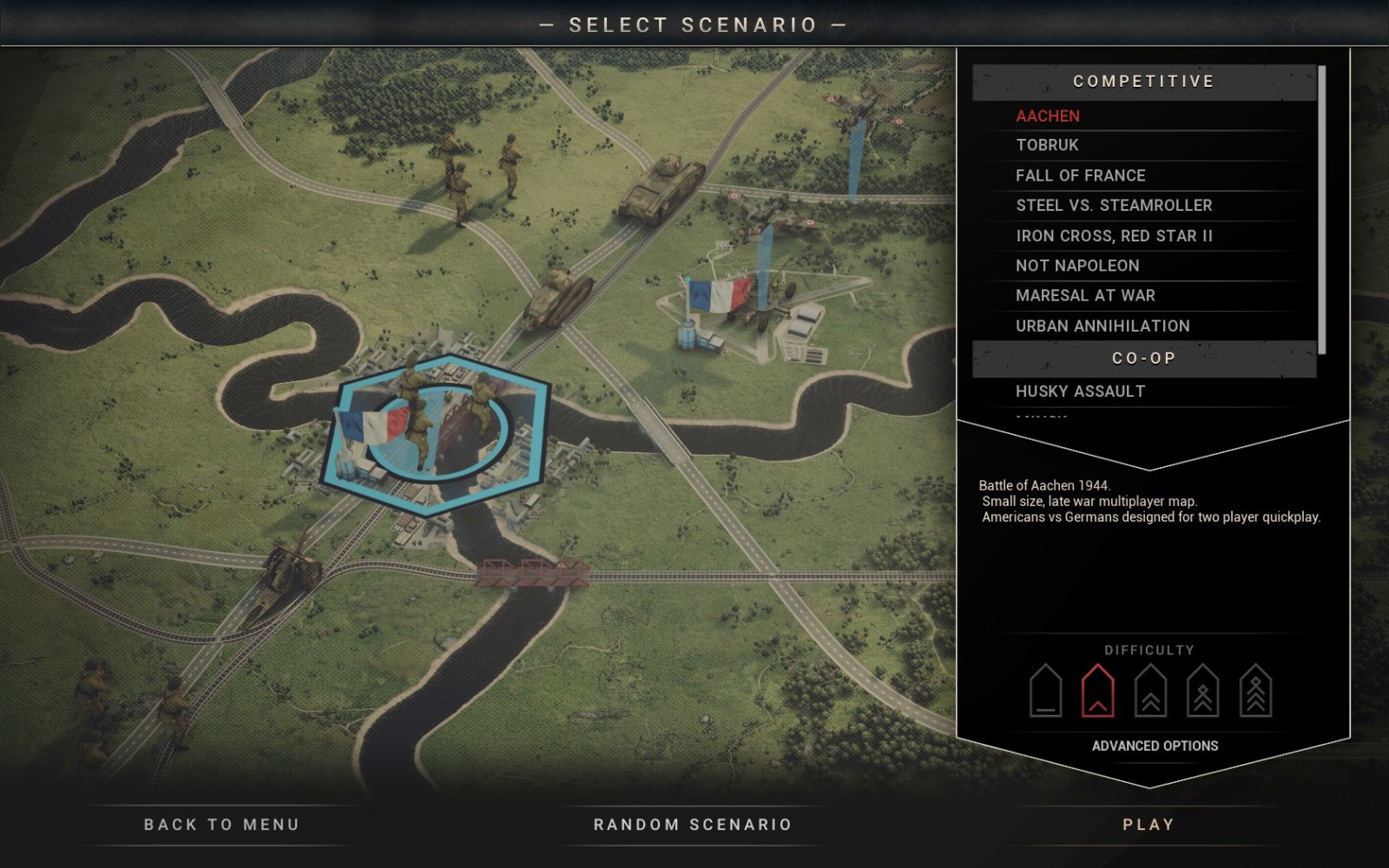This screenshot has height=868, width=1389.
Task: Pick the Maresal at War scenario
Action: pyautogui.click(x=1085, y=296)
